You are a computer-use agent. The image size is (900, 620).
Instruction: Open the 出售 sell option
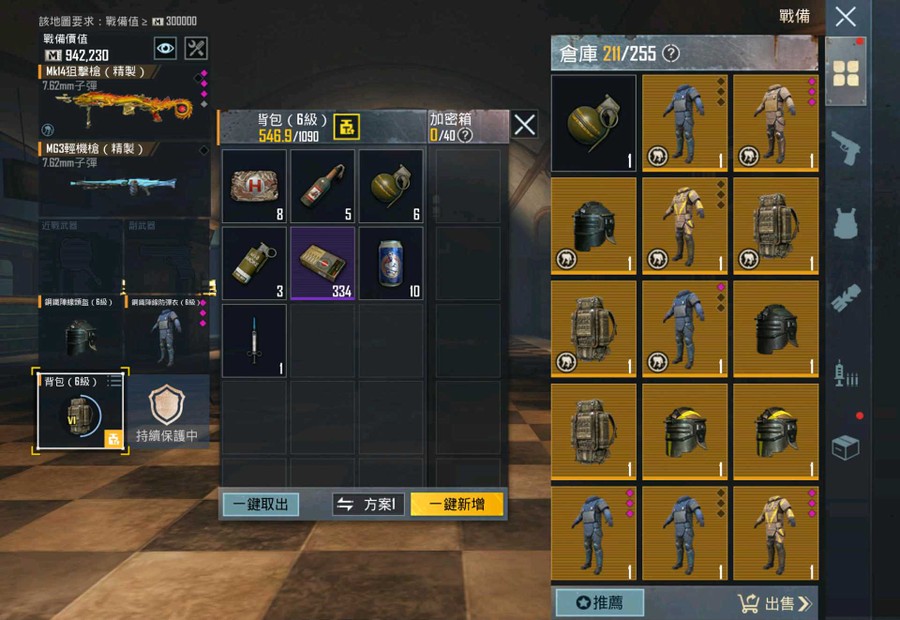(776, 603)
